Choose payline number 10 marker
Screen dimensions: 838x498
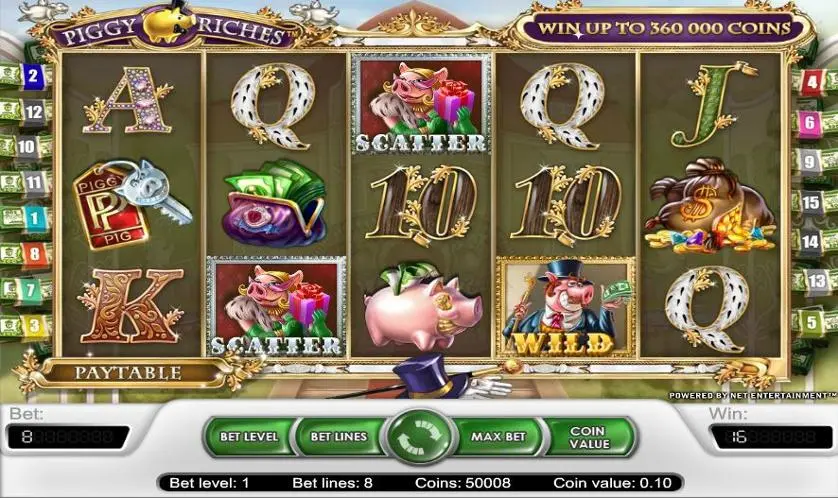tap(27, 147)
